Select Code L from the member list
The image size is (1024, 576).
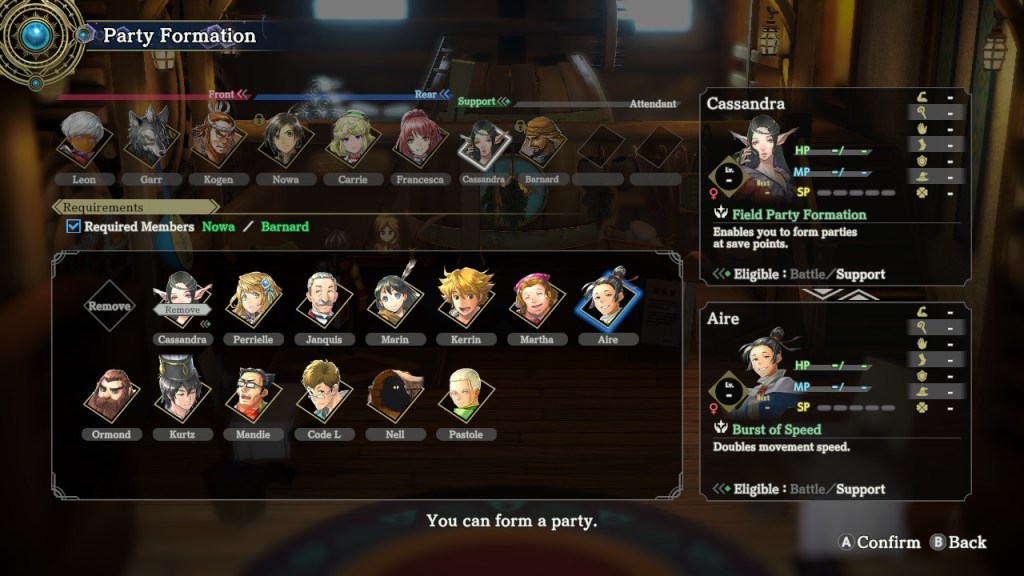click(x=323, y=395)
